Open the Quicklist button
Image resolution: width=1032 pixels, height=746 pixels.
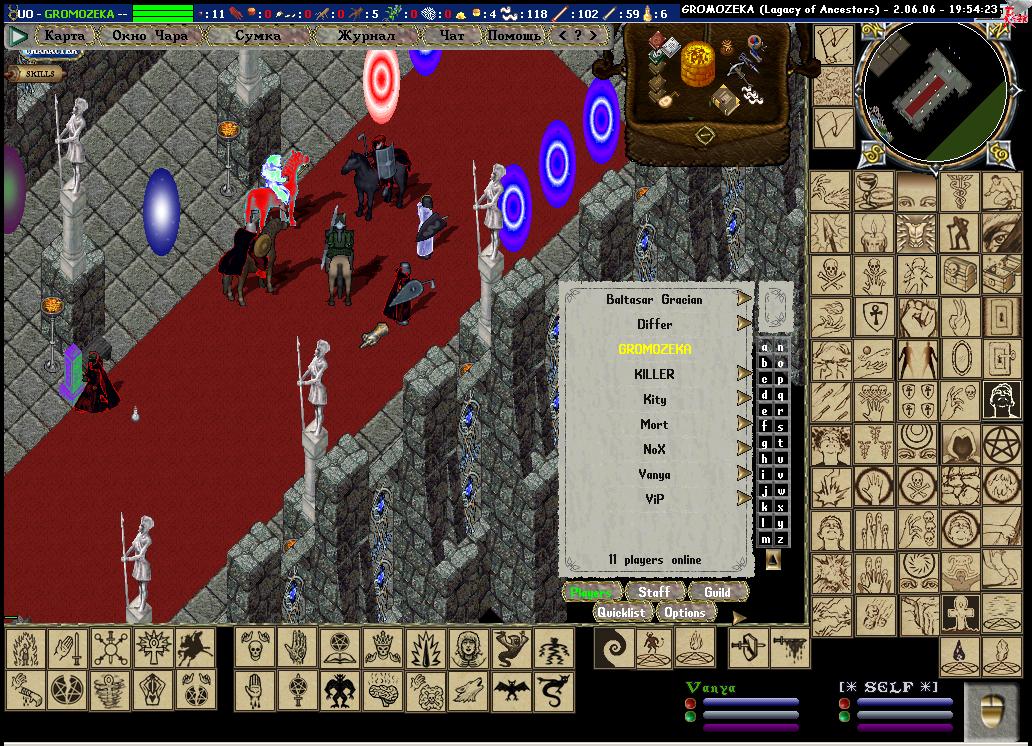621,612
